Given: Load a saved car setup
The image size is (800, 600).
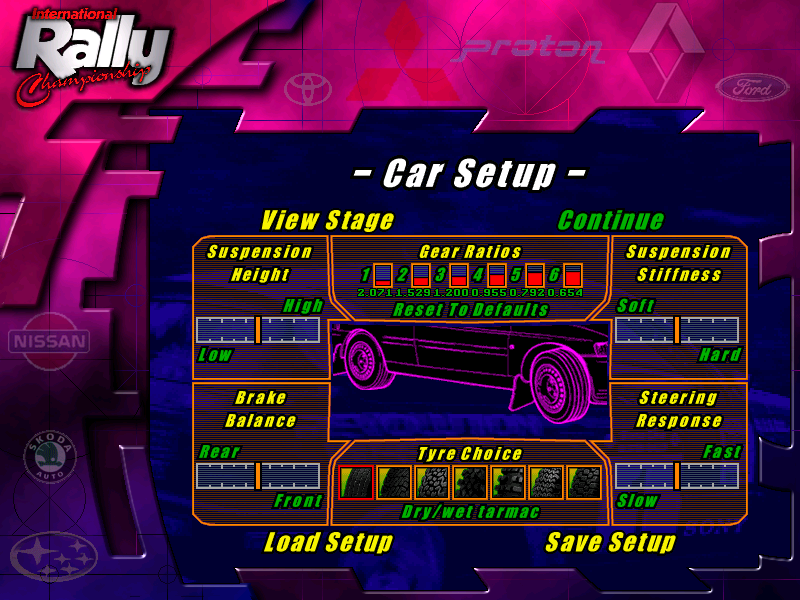Looking at the screenshot, I should (x=328, y=543).
